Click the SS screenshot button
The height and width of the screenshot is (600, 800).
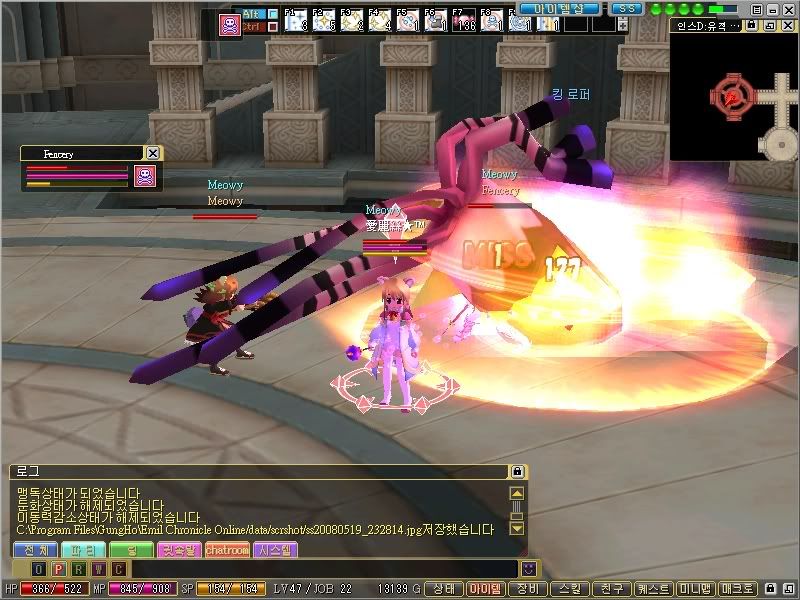(626, 8)
